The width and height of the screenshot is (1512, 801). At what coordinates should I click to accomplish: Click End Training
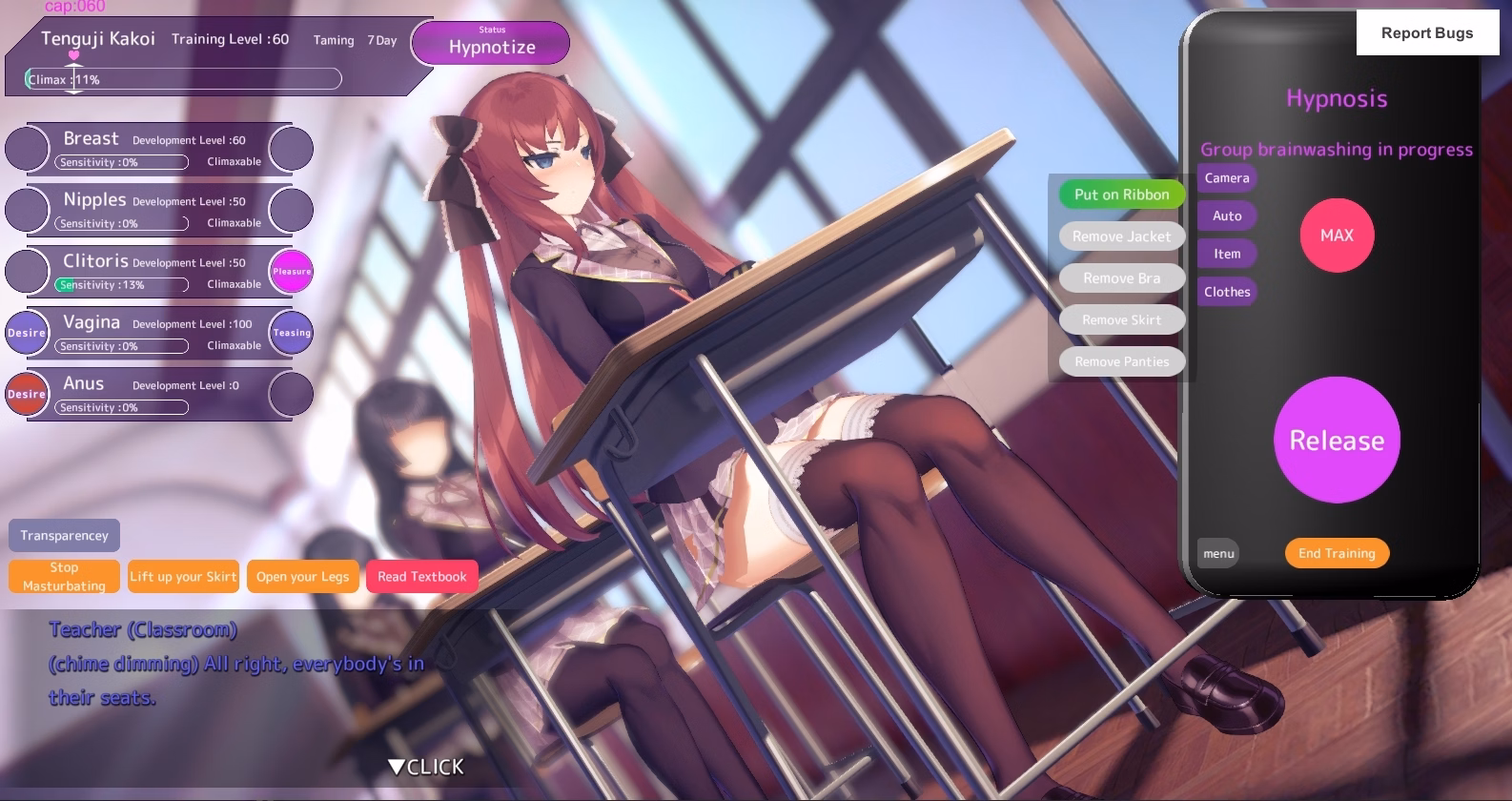1337,553
